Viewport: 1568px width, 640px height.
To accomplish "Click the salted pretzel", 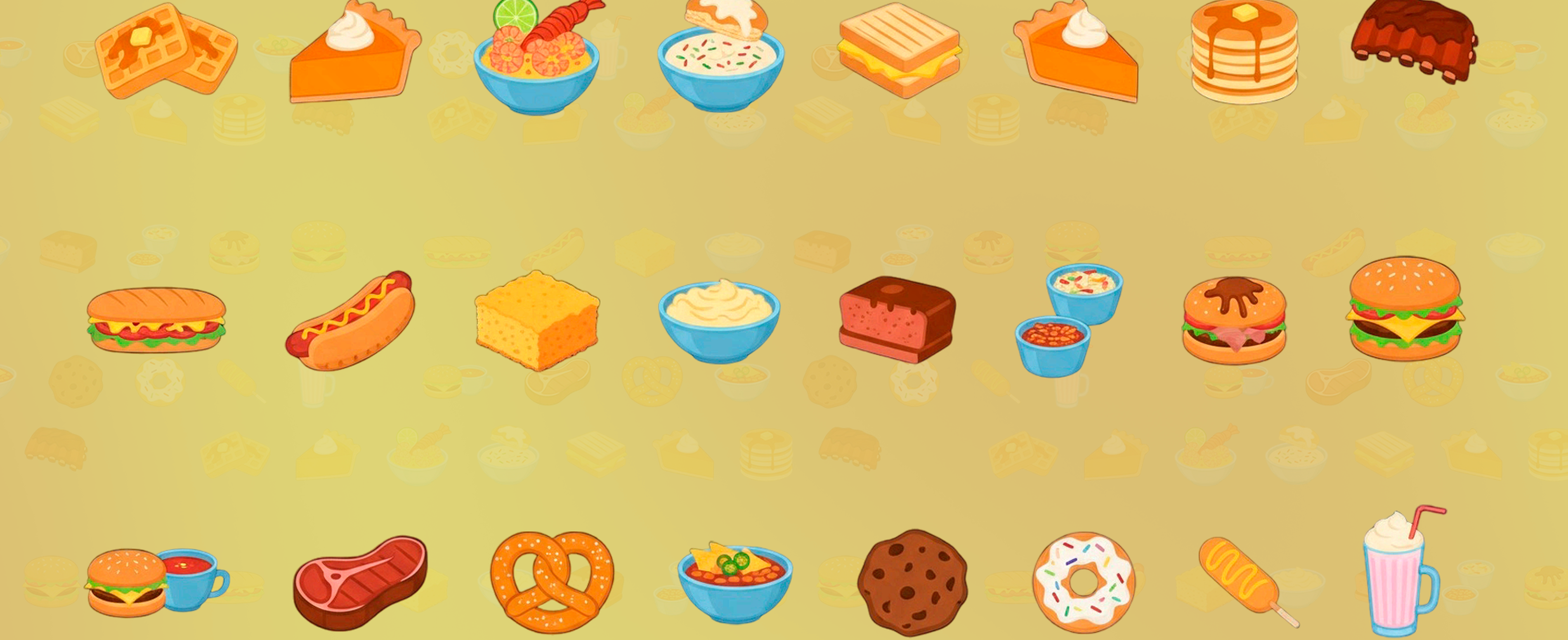I will tap(551, 581).
